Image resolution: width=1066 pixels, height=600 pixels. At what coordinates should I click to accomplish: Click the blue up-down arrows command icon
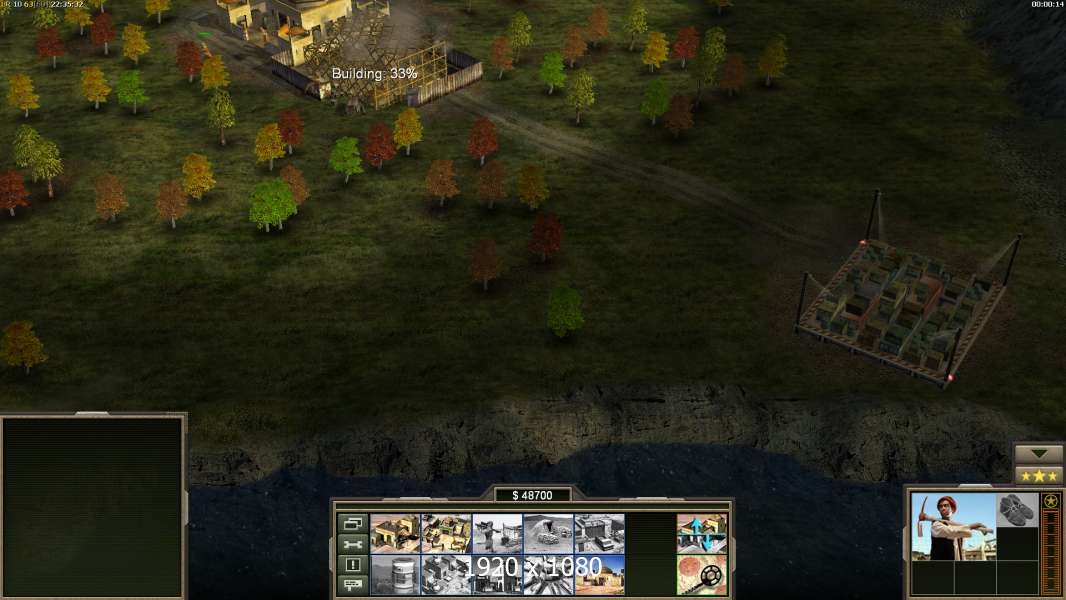coord(701,534)
